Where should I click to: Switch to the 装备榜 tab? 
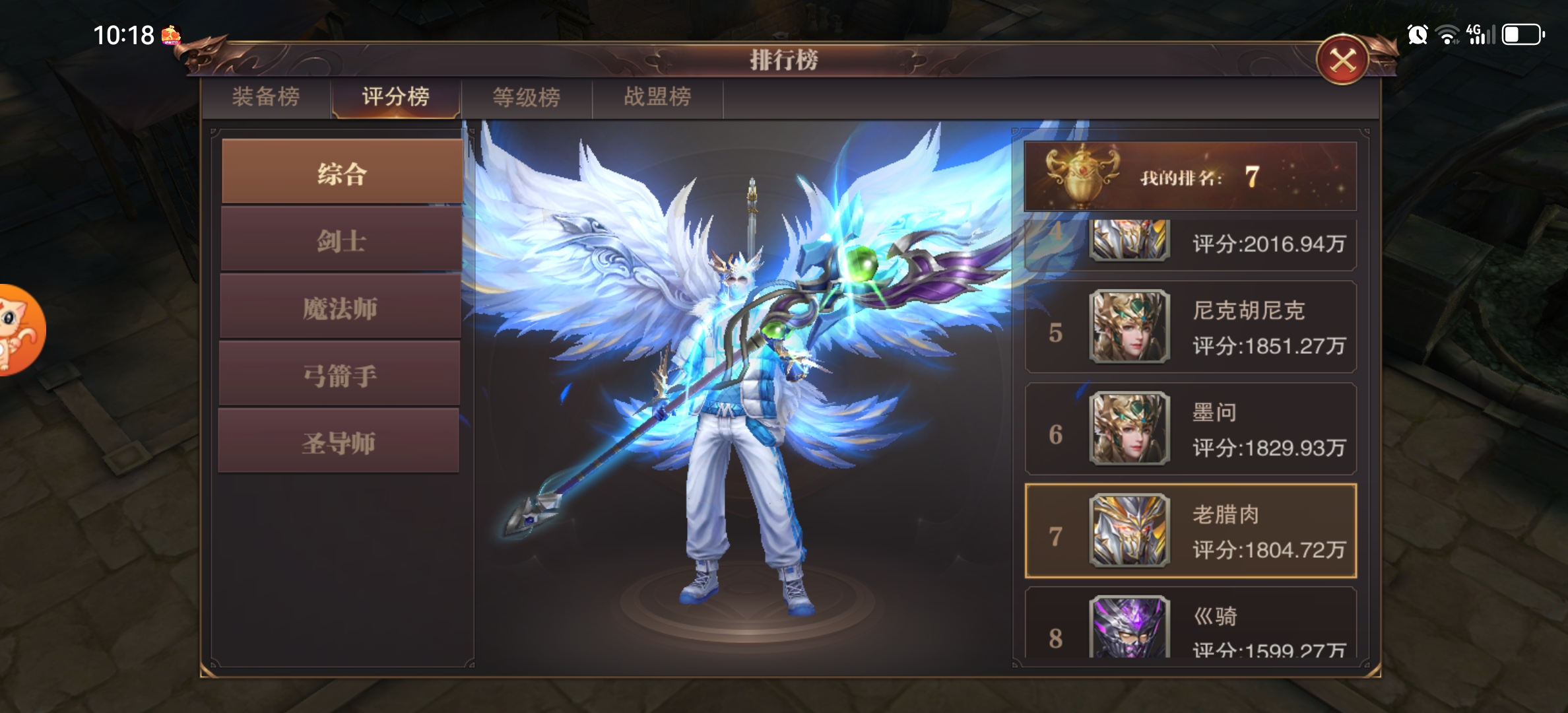click(266, 97)
